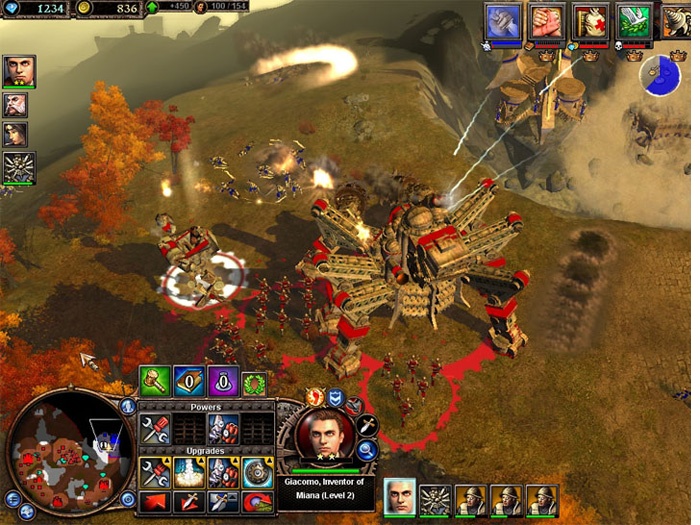This screenshot has width=700, height=525.
Task: Select the white-bearded hero portrait
Action: click(17, 105)
